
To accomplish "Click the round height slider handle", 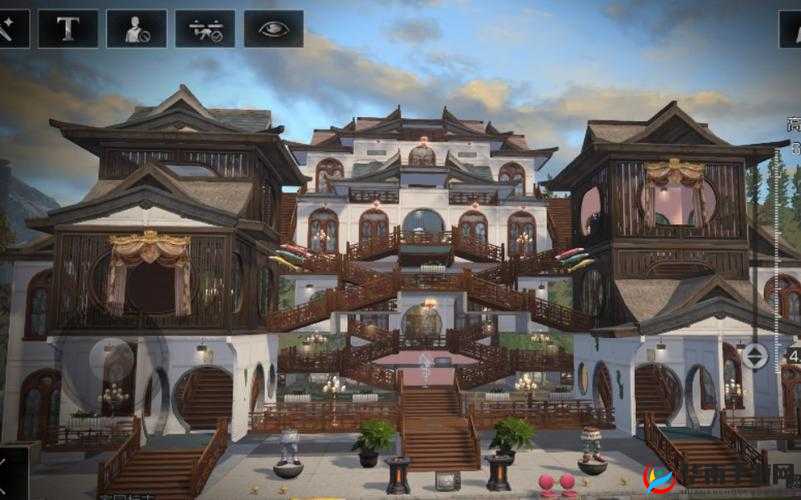I will [x=755, y=355].
